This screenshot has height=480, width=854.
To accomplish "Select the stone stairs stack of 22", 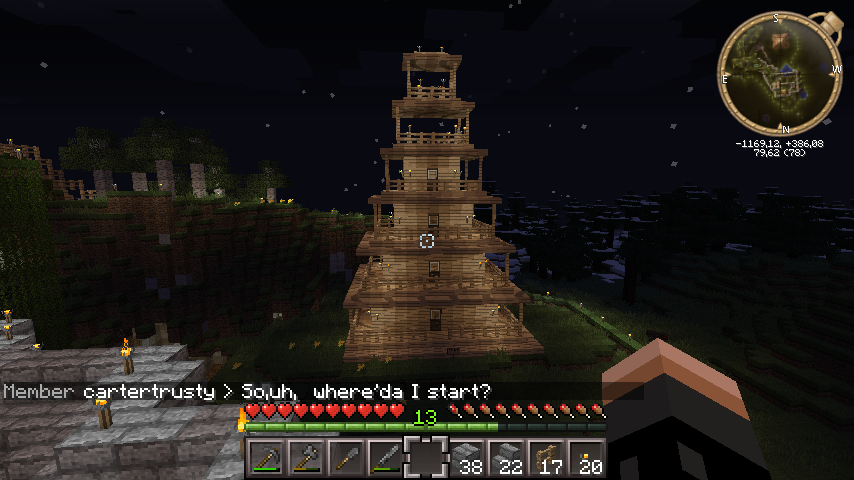I will [x=506, y=460].
